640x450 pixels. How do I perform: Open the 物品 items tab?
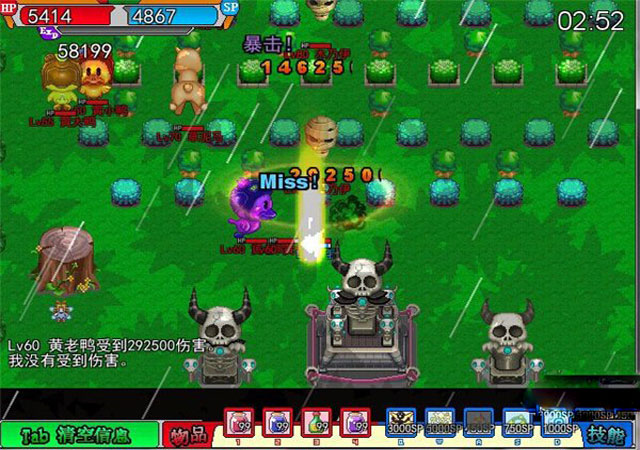coord(189,435)
